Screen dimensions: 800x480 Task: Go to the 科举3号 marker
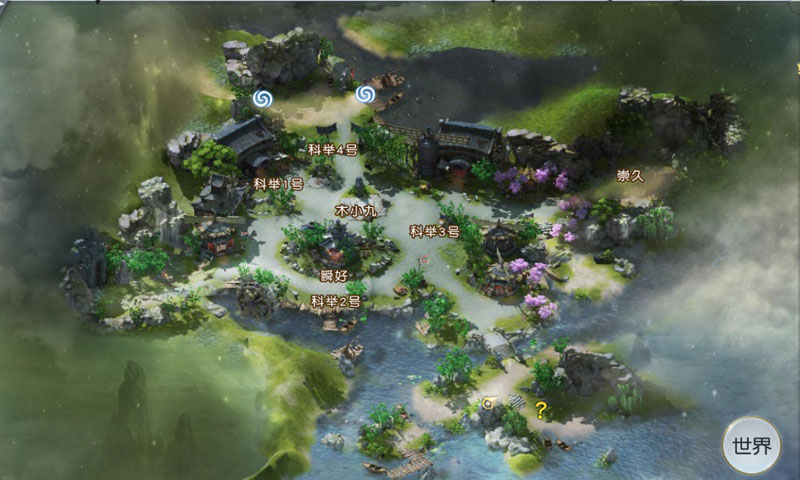pos(434,231)
